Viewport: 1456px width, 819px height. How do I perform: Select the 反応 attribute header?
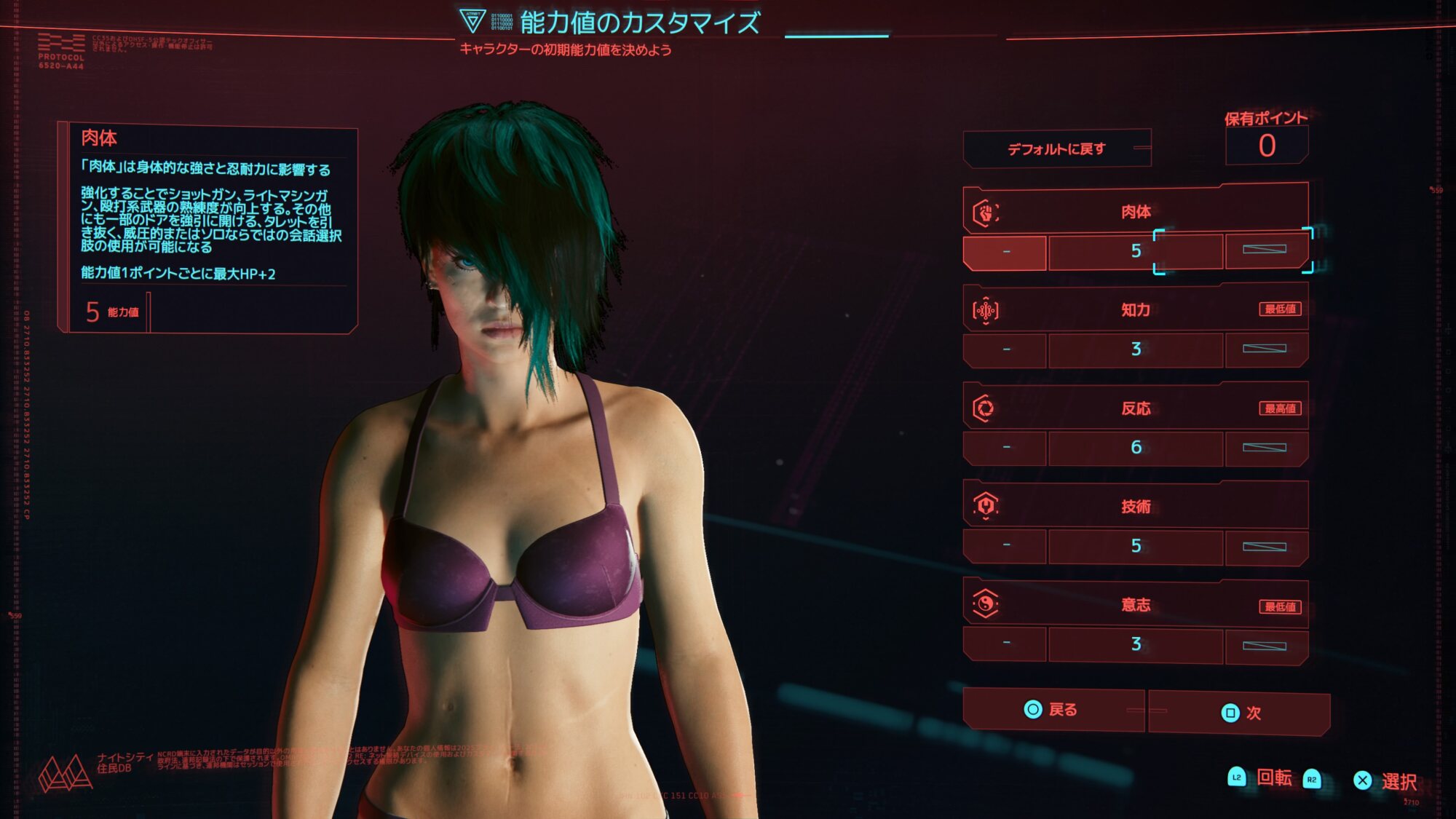coord(1135,408)
